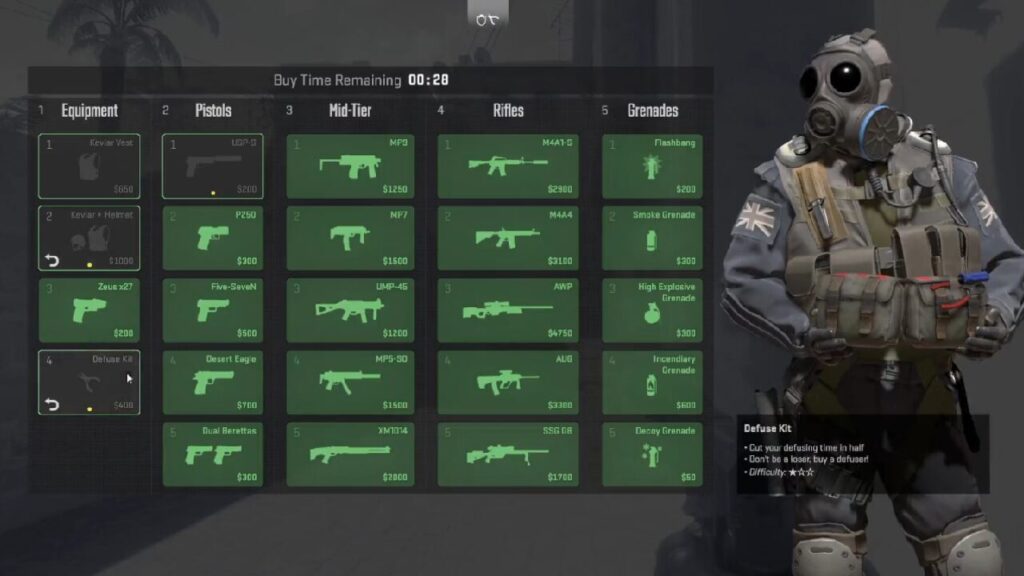Refund the Kevlar + Helmet purchase
Screen dimensions: 1024x576
[x=50, y=261]
